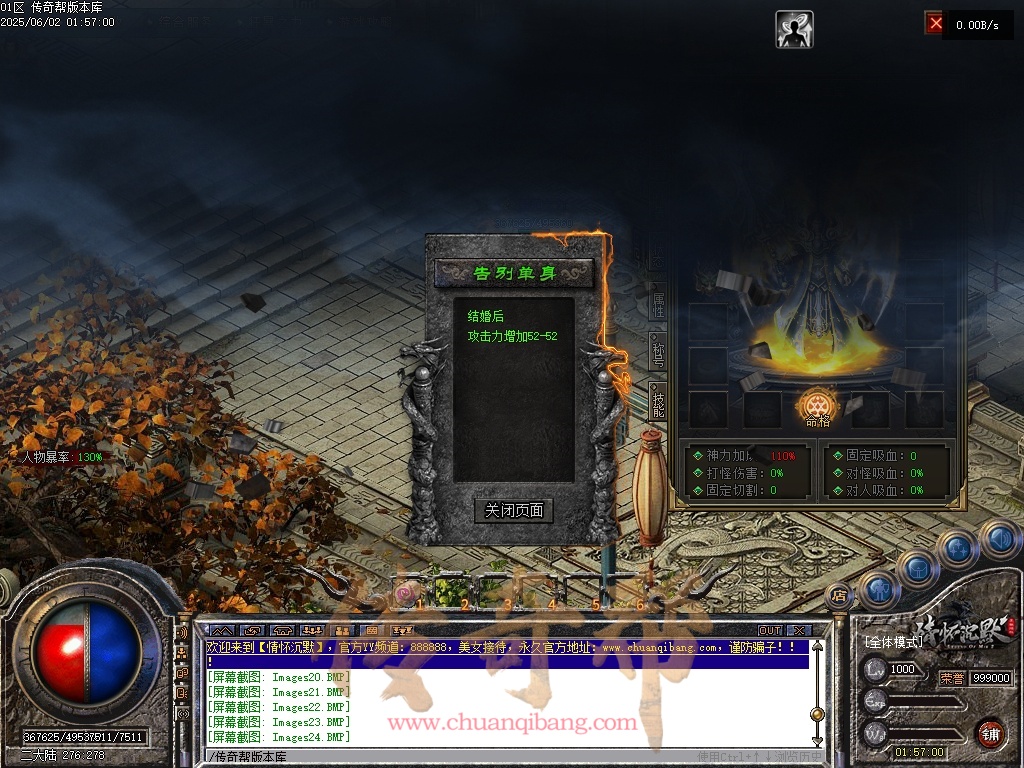Close the 告别单身 dialog with 关闭页面

pyautogui.click(x=513, y=511)
